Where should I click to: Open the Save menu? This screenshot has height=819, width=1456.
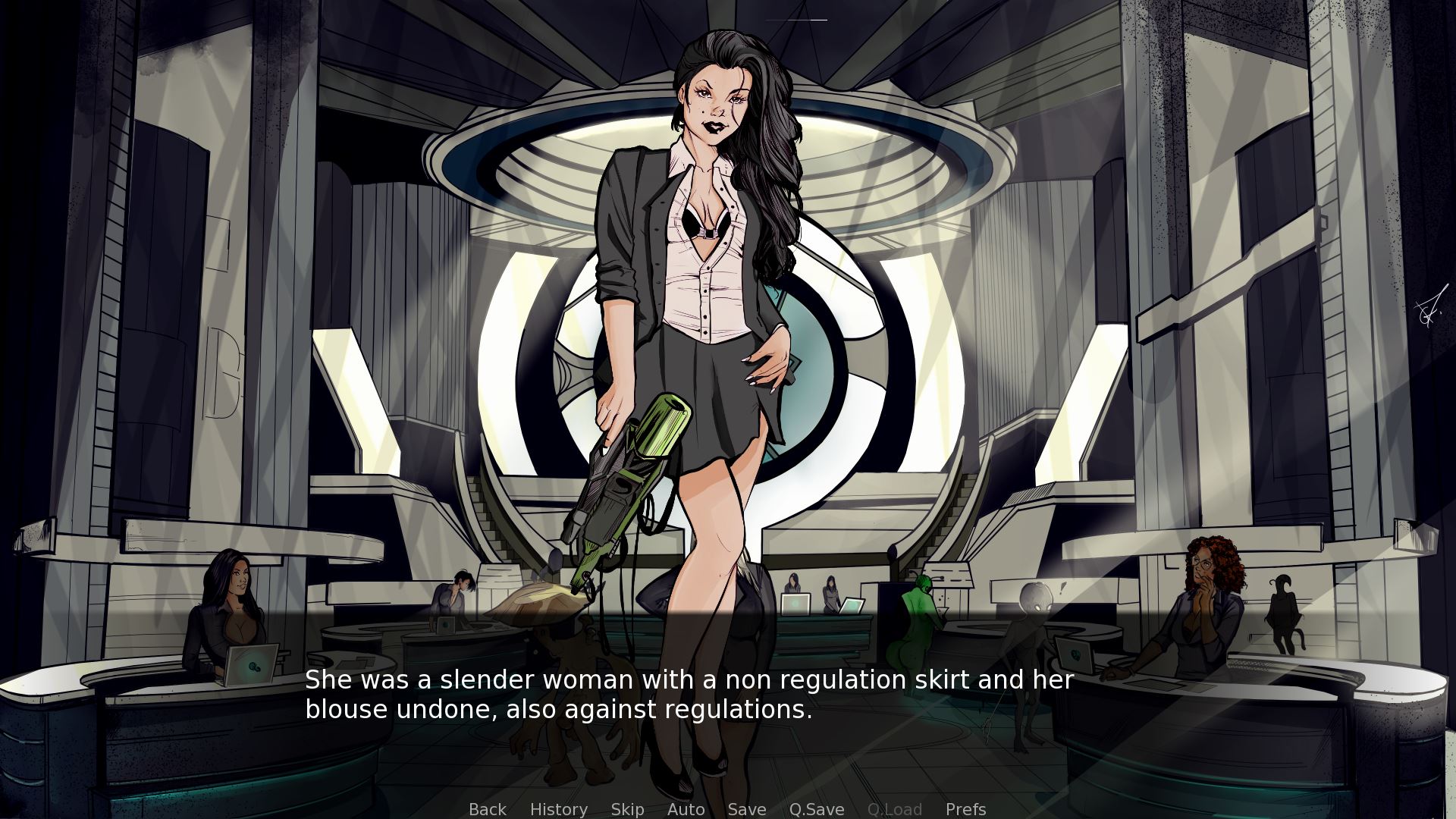pos(746,809)
